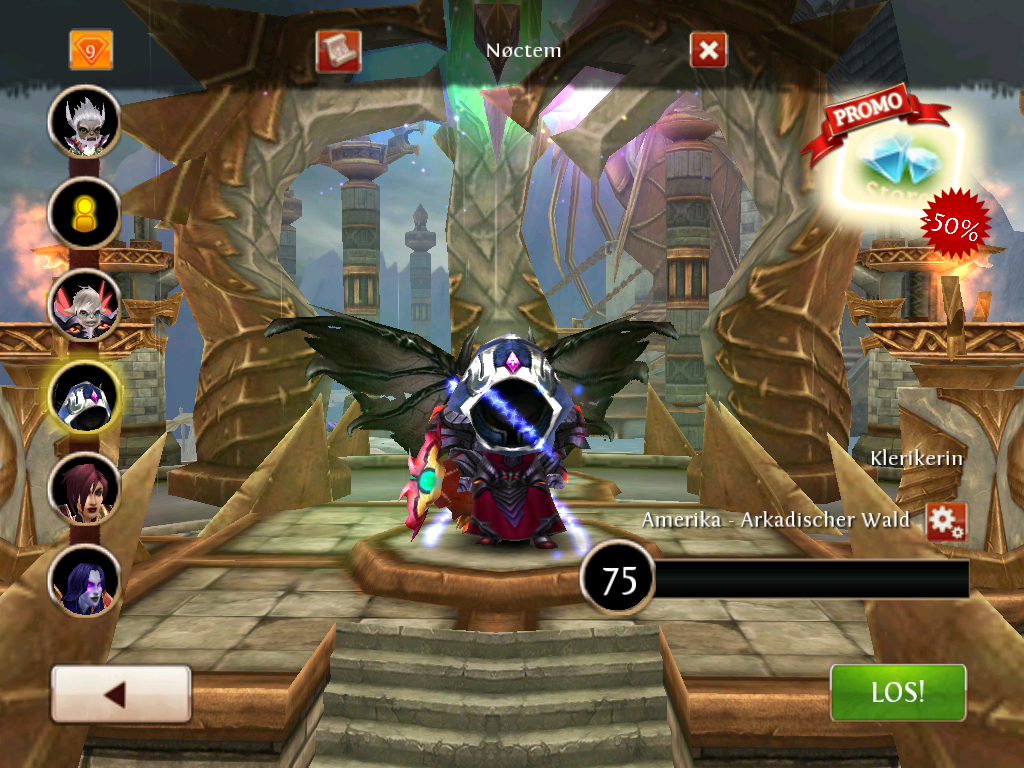Open the red scroll button beside the name
This screenshot has width=1024, height=768.
pos(337,51)
